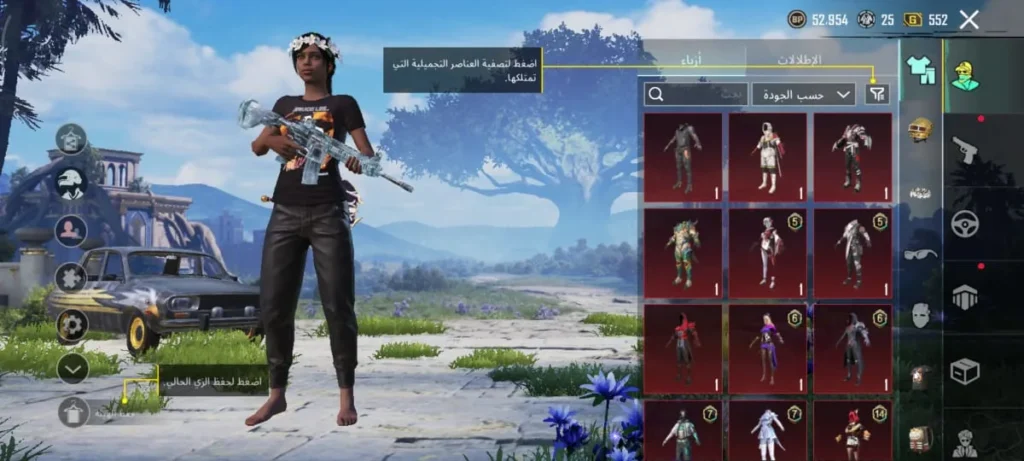The width and height of the screenshot is (1024, 461).
Task: Select the purple outfit thumbnail
Action: pos(767,344)
